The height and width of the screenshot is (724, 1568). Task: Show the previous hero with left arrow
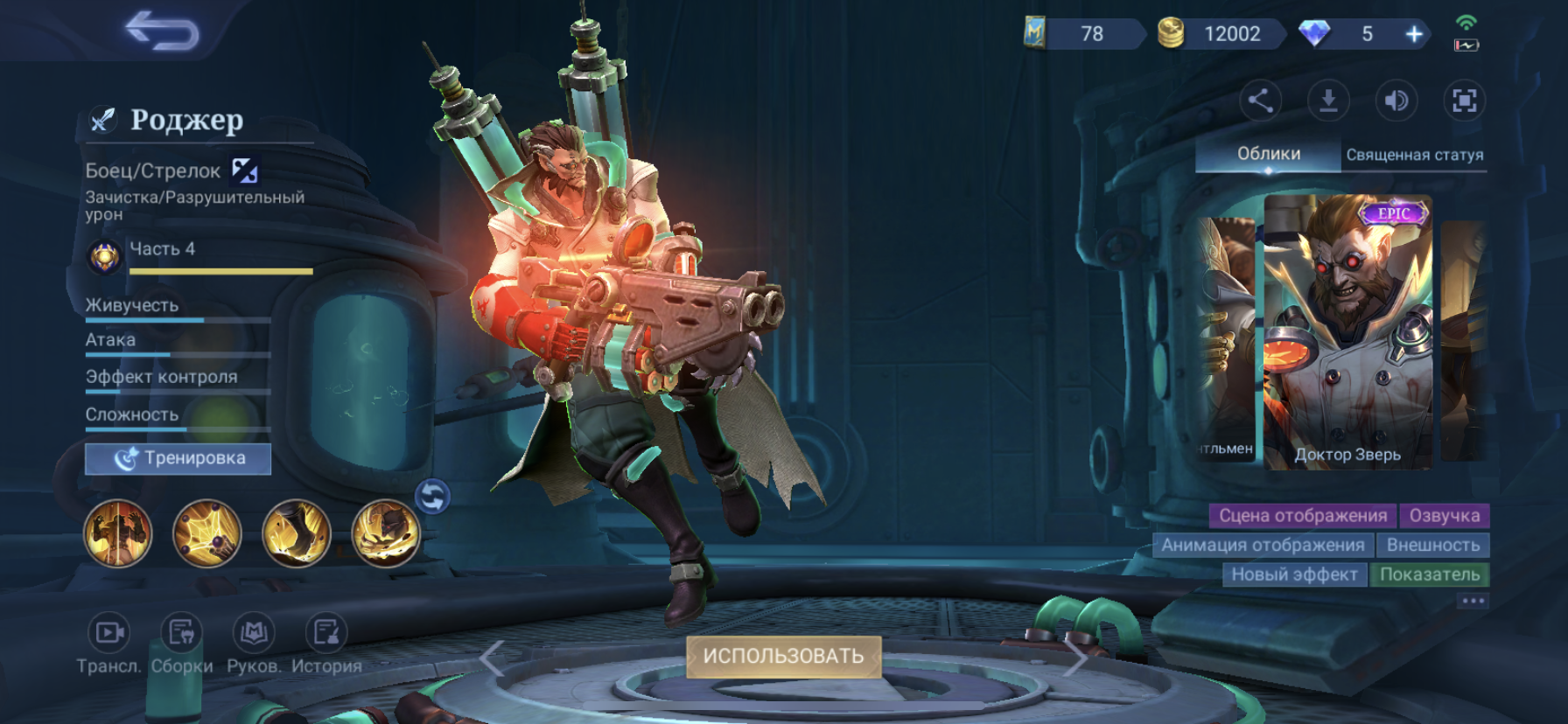(x=492, y=658)
